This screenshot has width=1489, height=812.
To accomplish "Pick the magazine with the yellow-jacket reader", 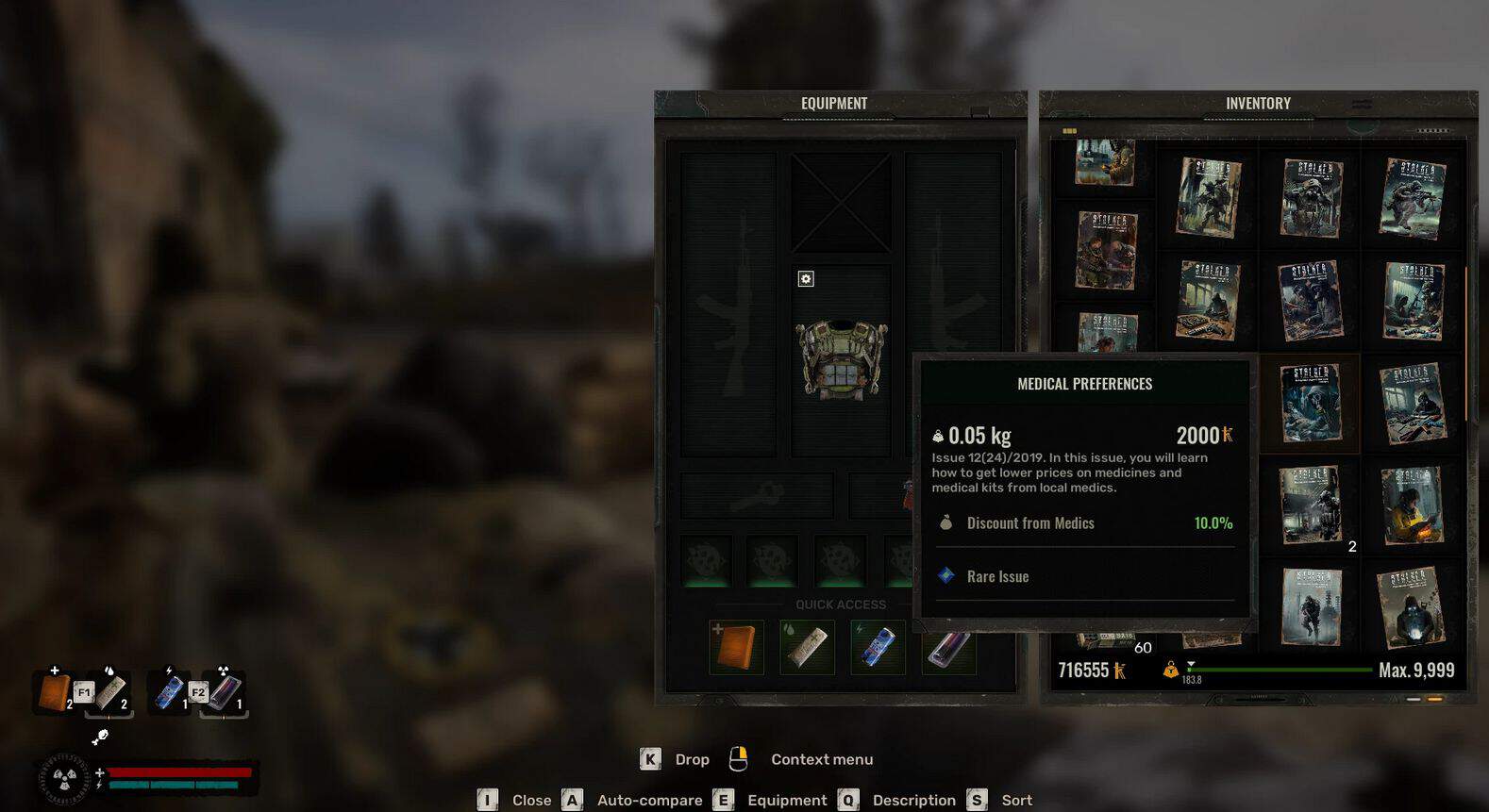I will pyautogui.click(x=1412, y=505).
